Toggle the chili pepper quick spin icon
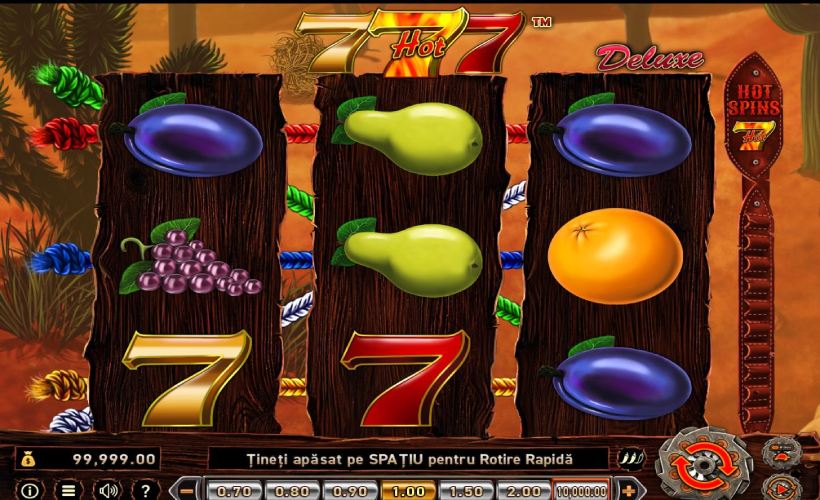 point(633,458)
